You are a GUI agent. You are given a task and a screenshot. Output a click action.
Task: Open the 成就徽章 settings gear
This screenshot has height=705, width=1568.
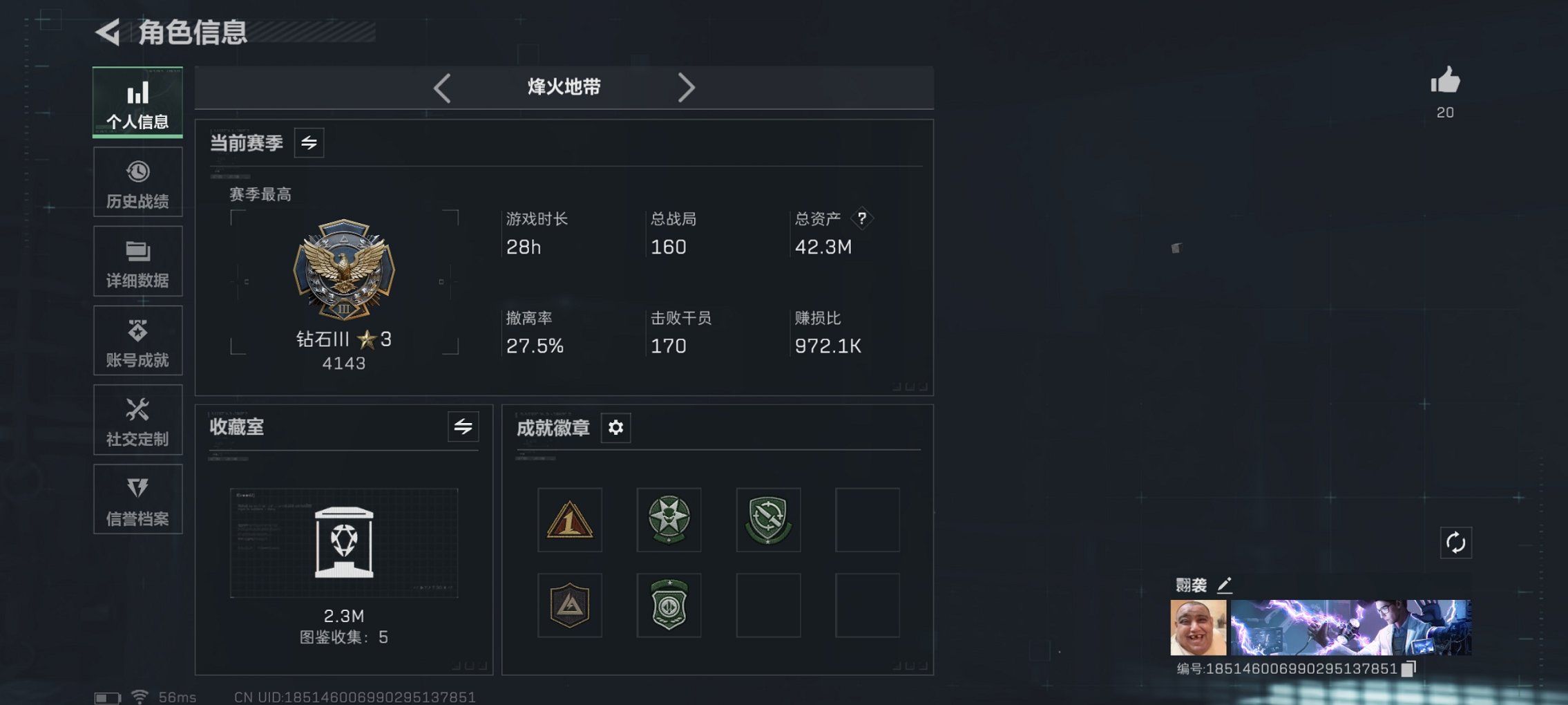coord(615,428)
